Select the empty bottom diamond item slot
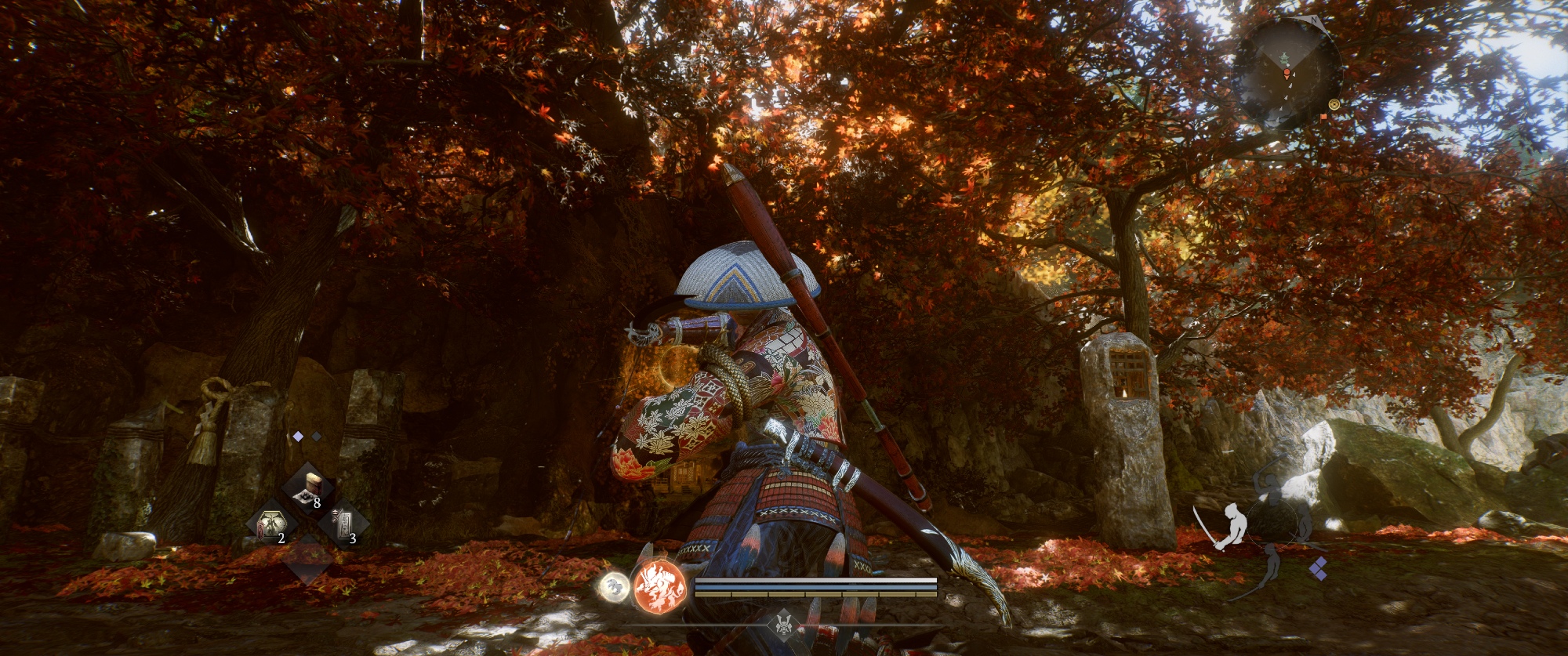 307,561
